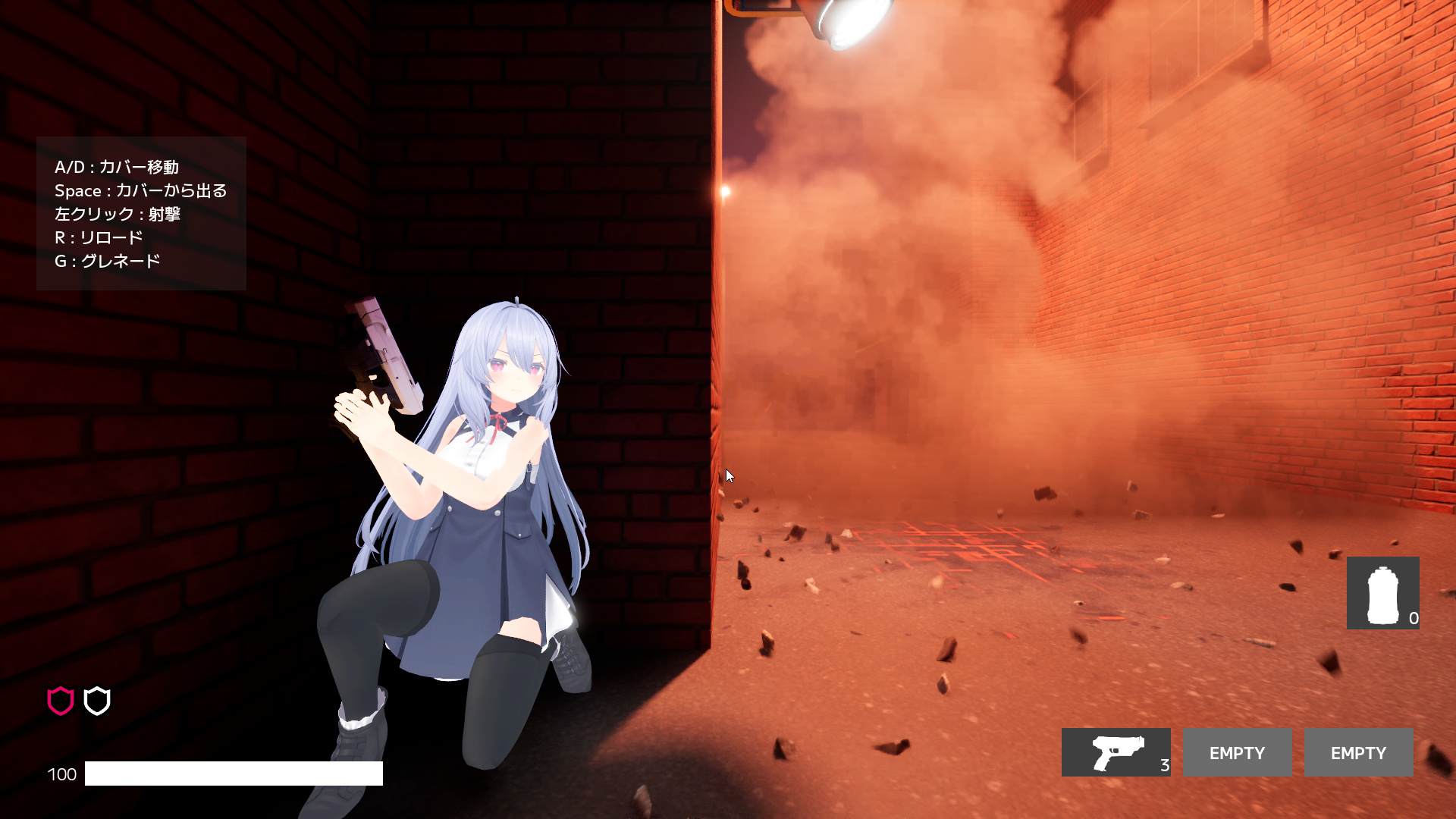Viewport: 1456px width, 819px height.
Task: Click the grenade item slot
Action: tap(1382, 593)
